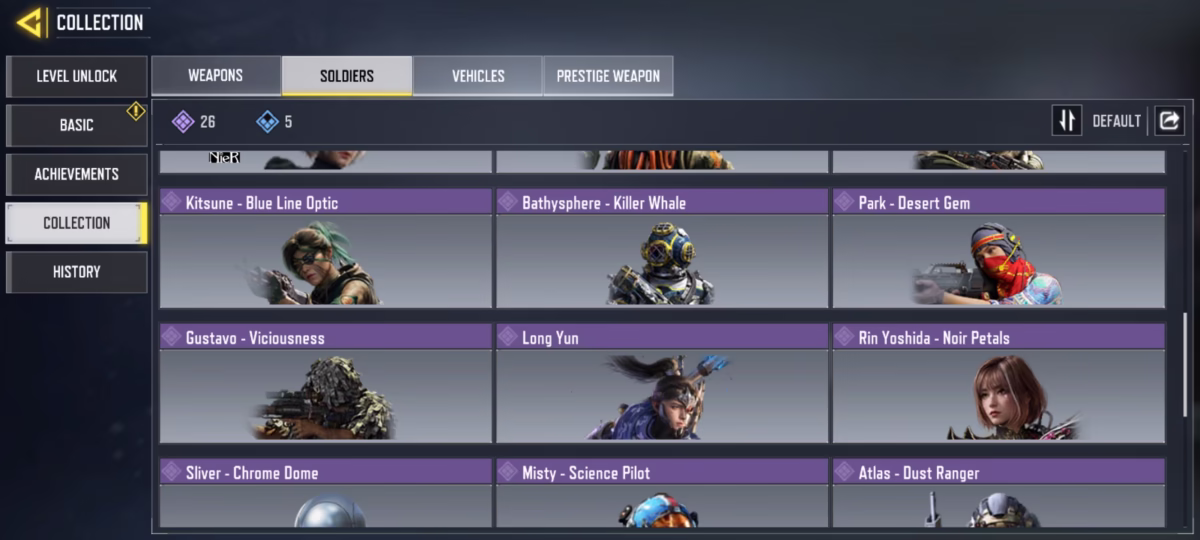This screenshot has height=540, width=1200.
Task: Switch to the Vehicles tab
Action: click(x=478, y=76)
